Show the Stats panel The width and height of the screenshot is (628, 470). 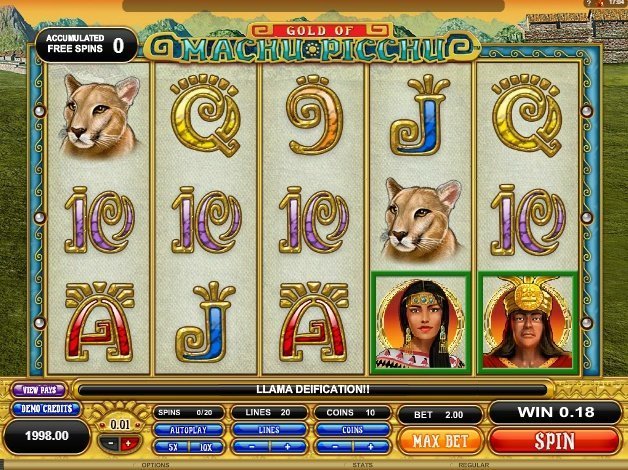[x=363, y=465]
